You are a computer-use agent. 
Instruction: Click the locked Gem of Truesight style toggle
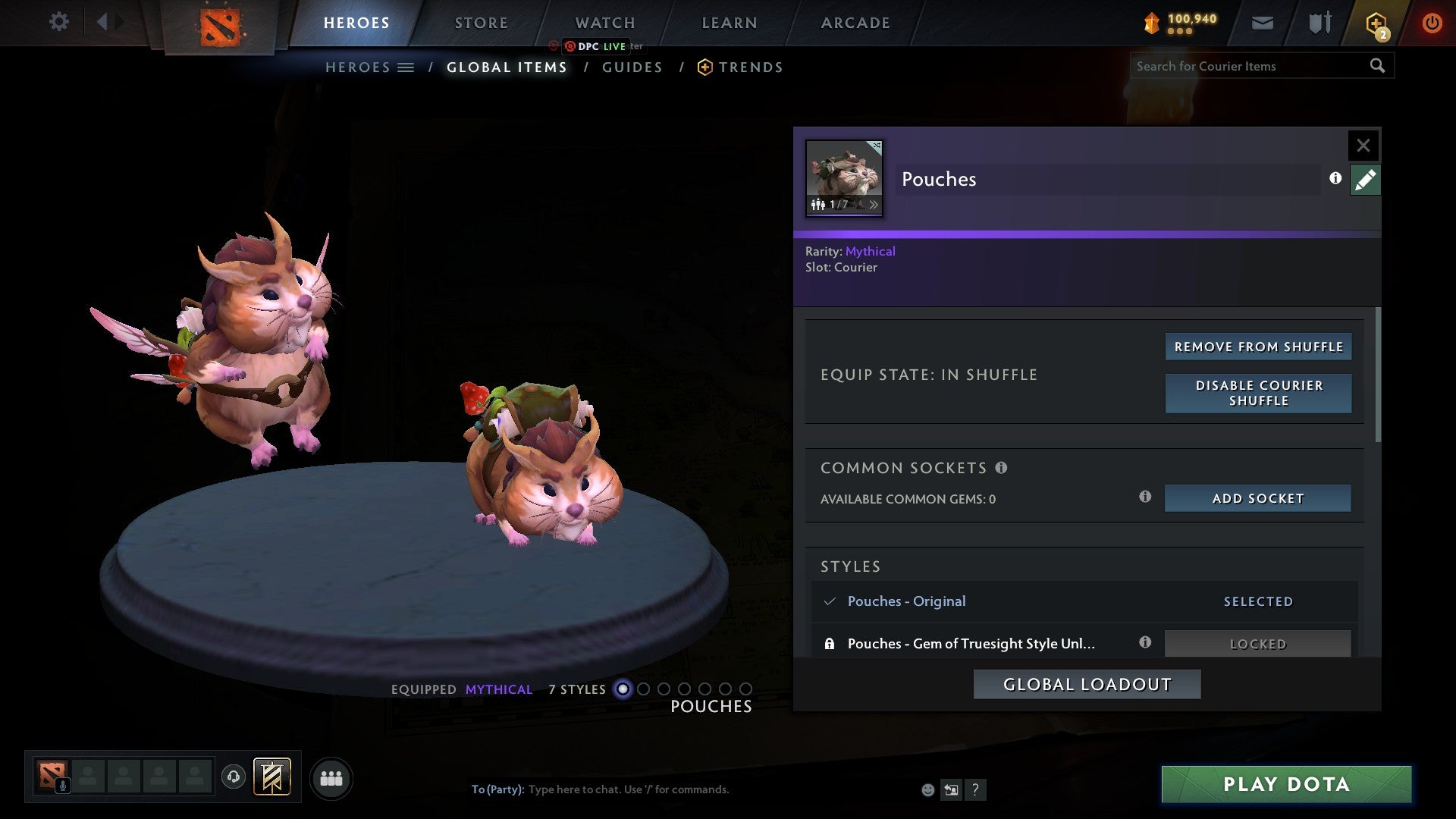(1257, 643)
